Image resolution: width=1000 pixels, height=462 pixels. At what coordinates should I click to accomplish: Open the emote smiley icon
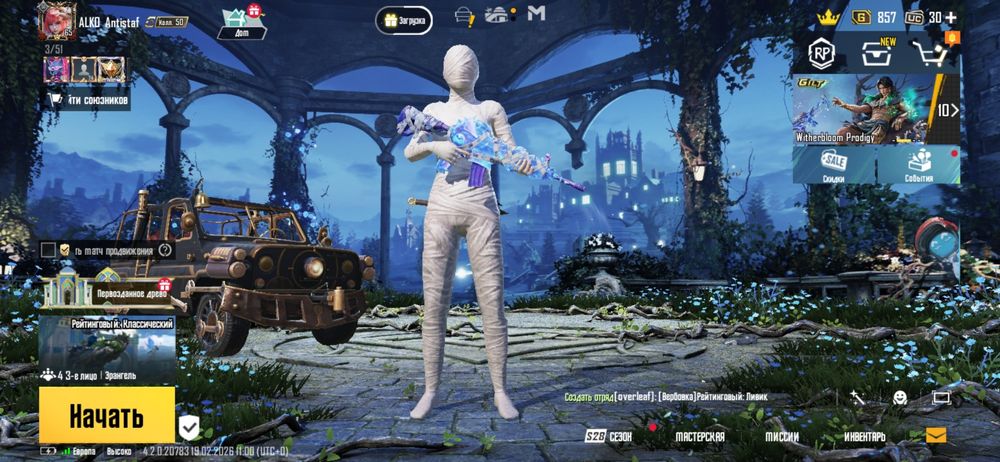pyautogui.click(x=900, y=398)
